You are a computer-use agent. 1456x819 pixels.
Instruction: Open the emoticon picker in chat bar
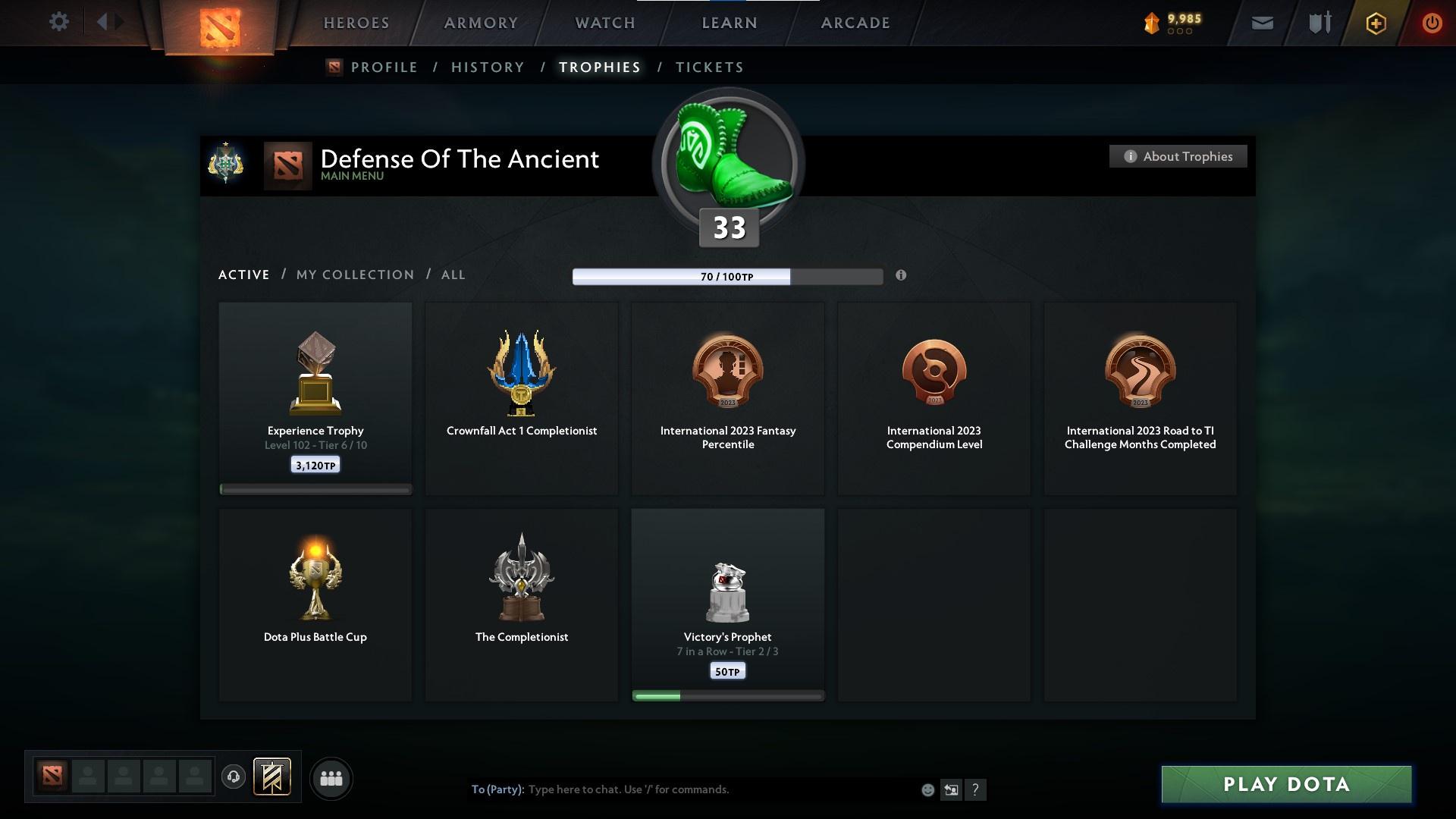[927, 789]
